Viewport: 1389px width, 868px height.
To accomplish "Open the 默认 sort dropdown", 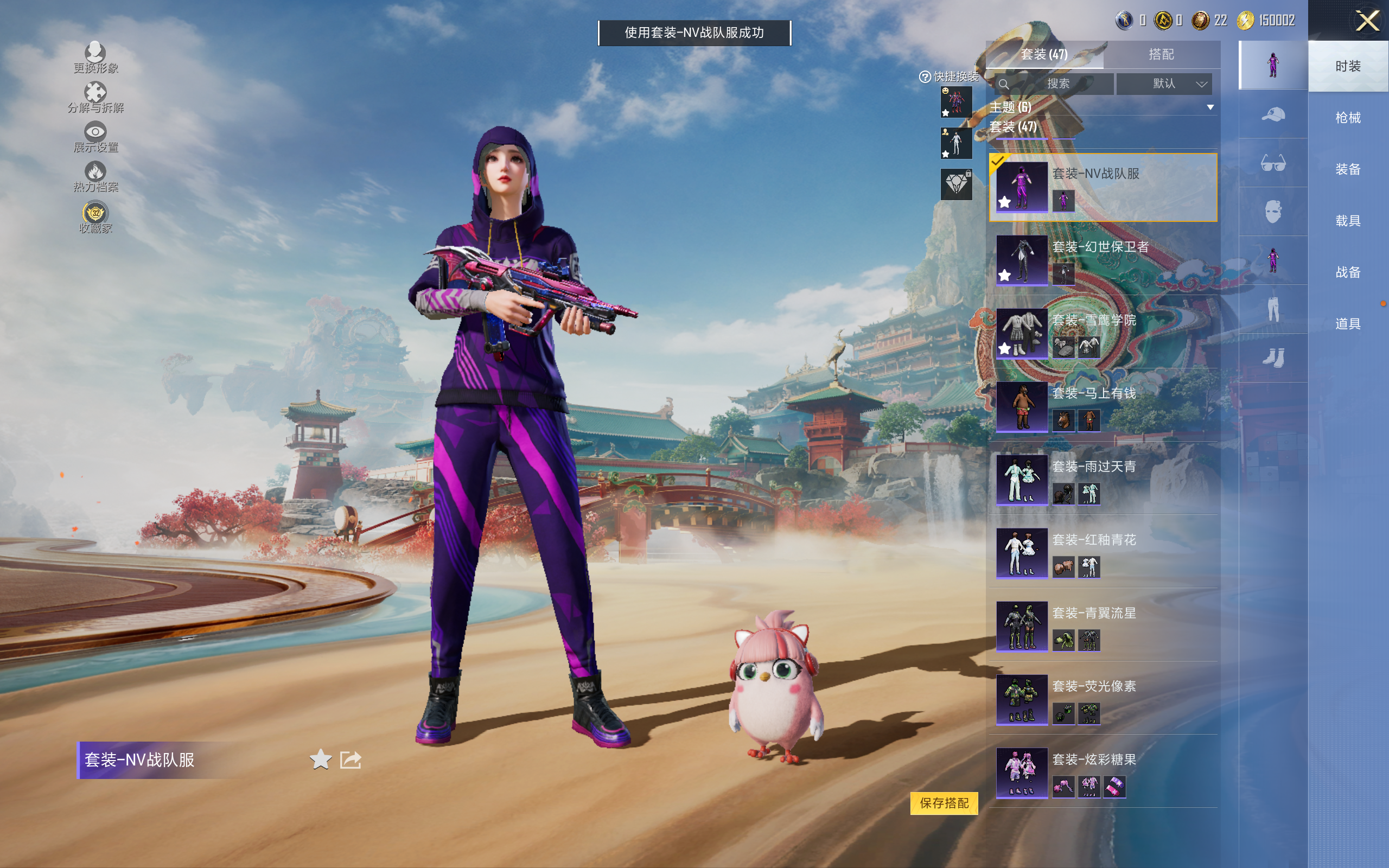I will [1164, 84].
